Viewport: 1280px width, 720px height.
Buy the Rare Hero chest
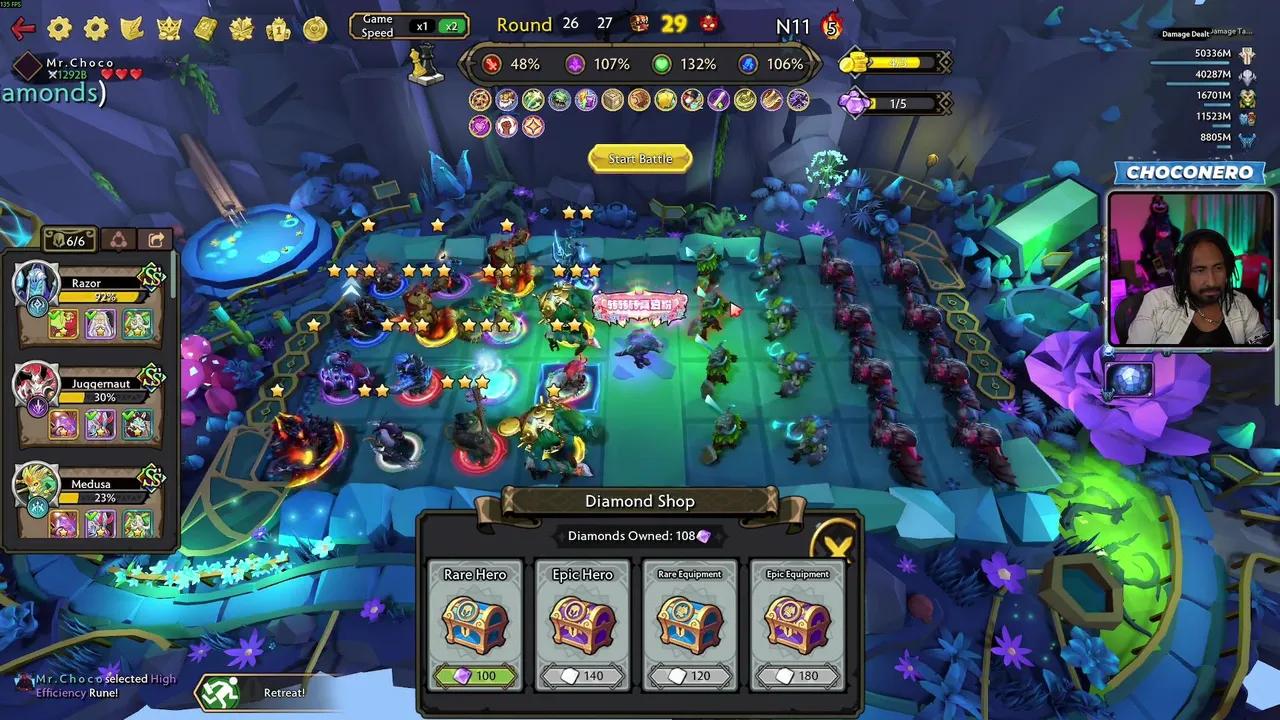[476, 625]
